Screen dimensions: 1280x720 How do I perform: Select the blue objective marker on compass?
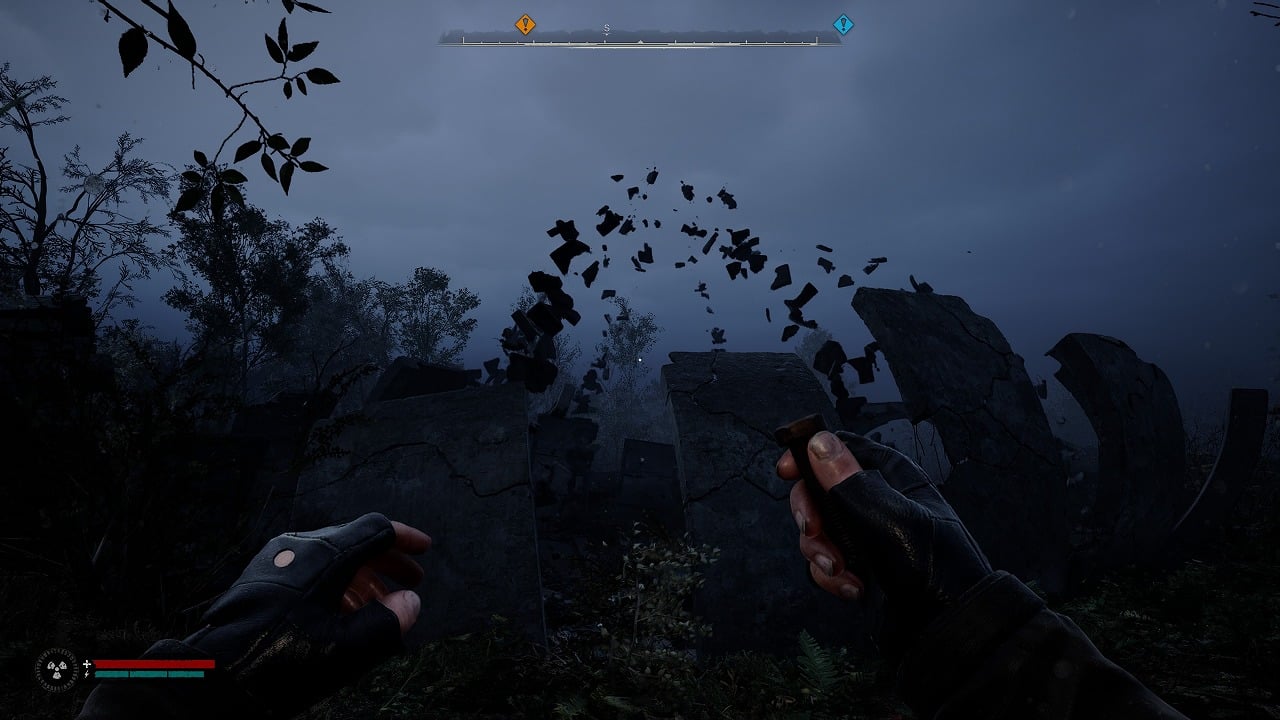[x=843, y=24]
